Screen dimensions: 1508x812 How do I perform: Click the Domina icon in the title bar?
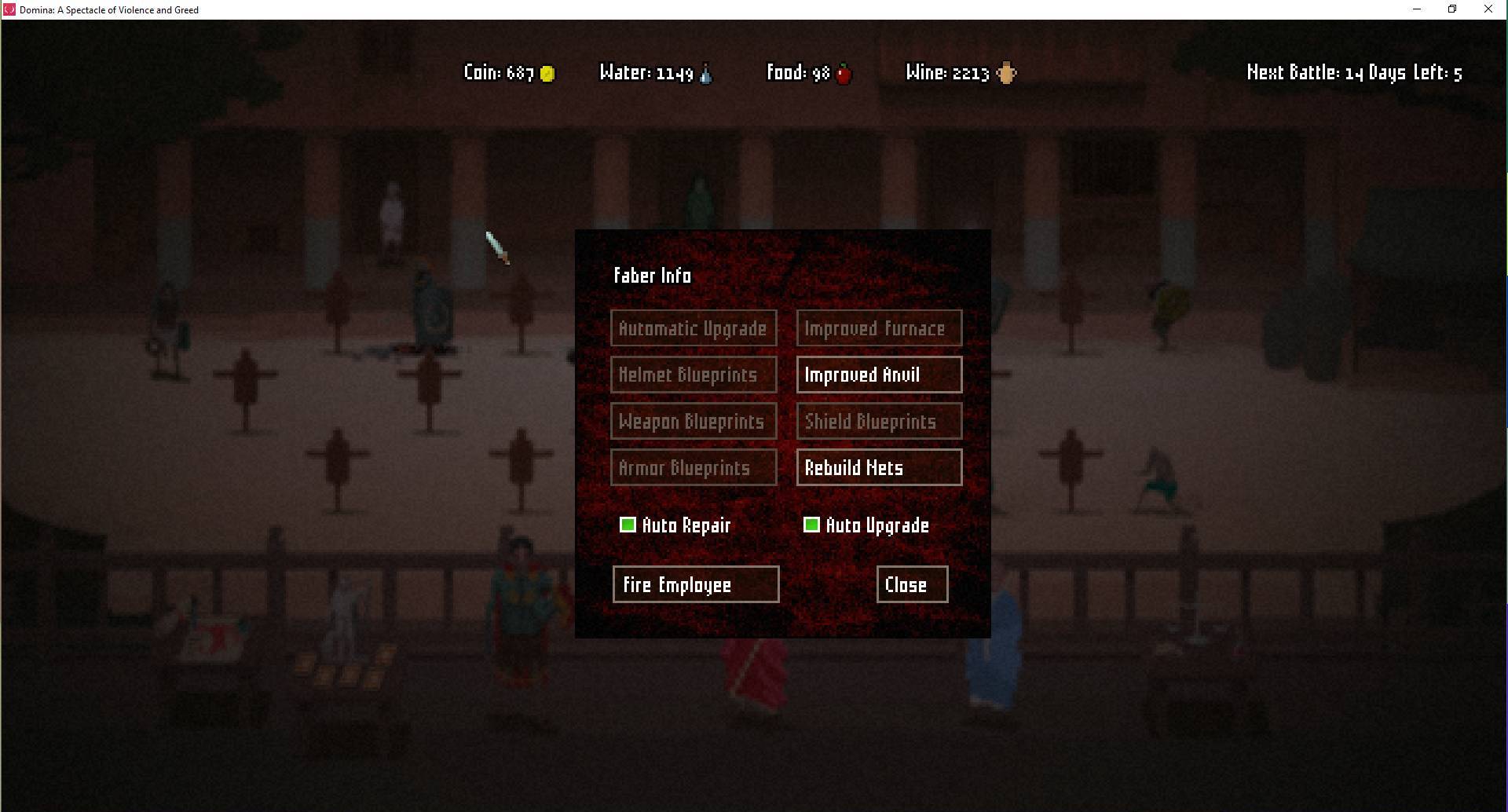(x=9, y=9)
